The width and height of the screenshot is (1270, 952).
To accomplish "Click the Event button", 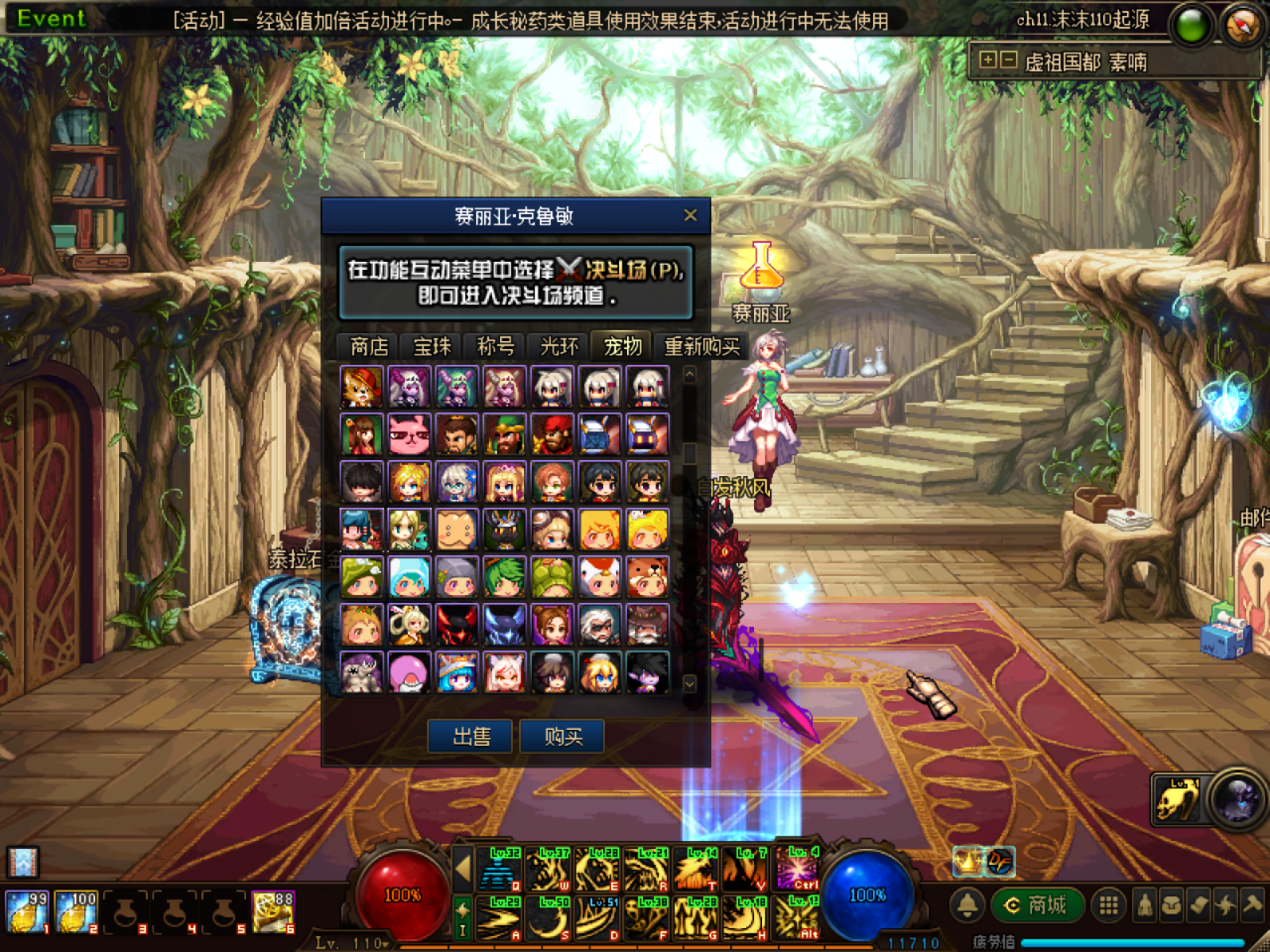I will coord(51,18).
